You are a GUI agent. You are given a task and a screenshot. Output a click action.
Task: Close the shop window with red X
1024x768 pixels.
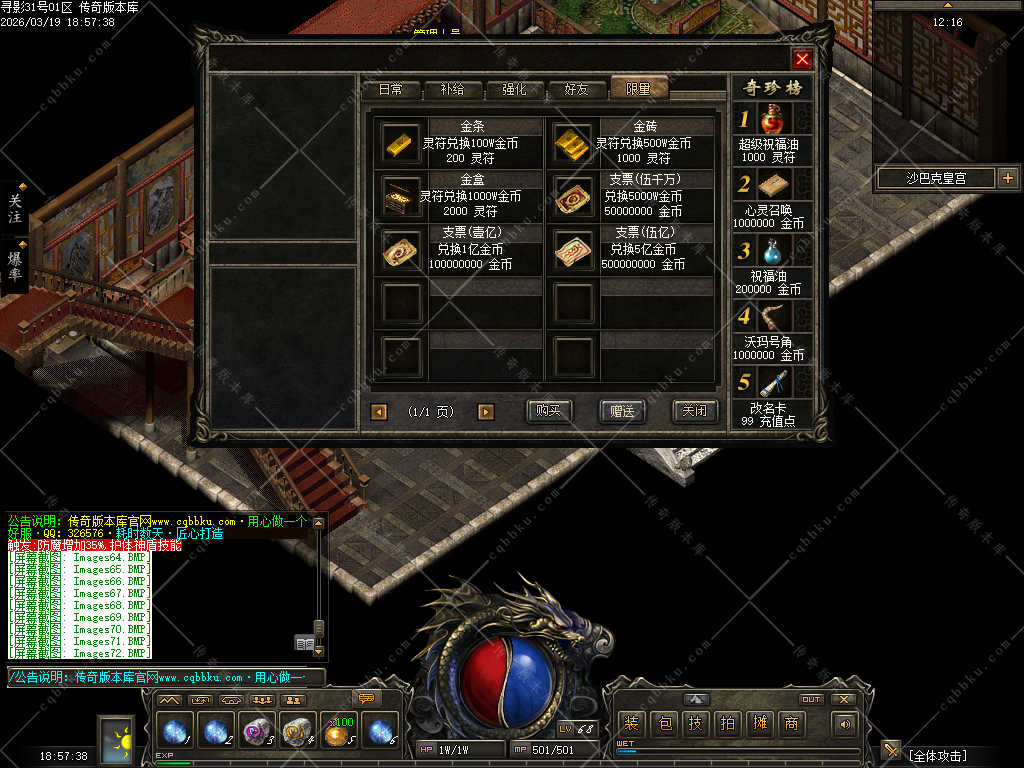[x=802, y=59]
